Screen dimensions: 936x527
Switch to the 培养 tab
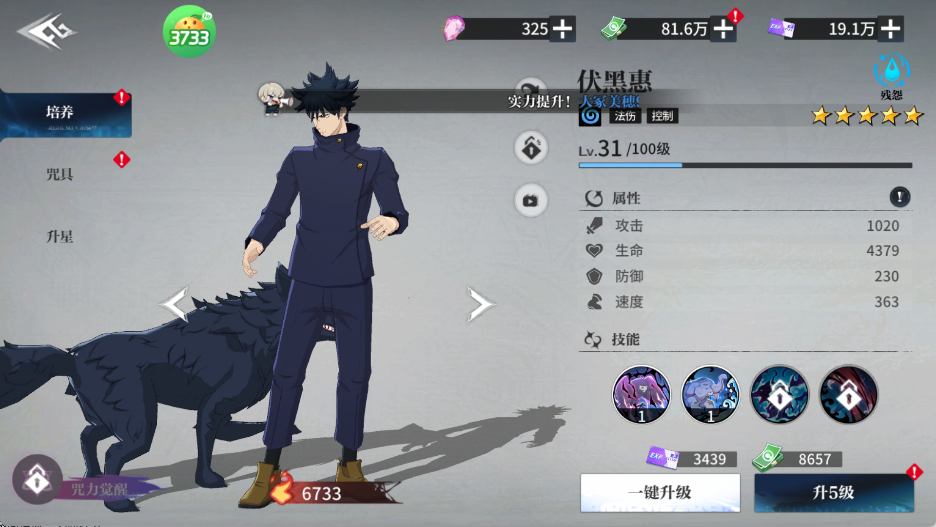click(60, 113)
